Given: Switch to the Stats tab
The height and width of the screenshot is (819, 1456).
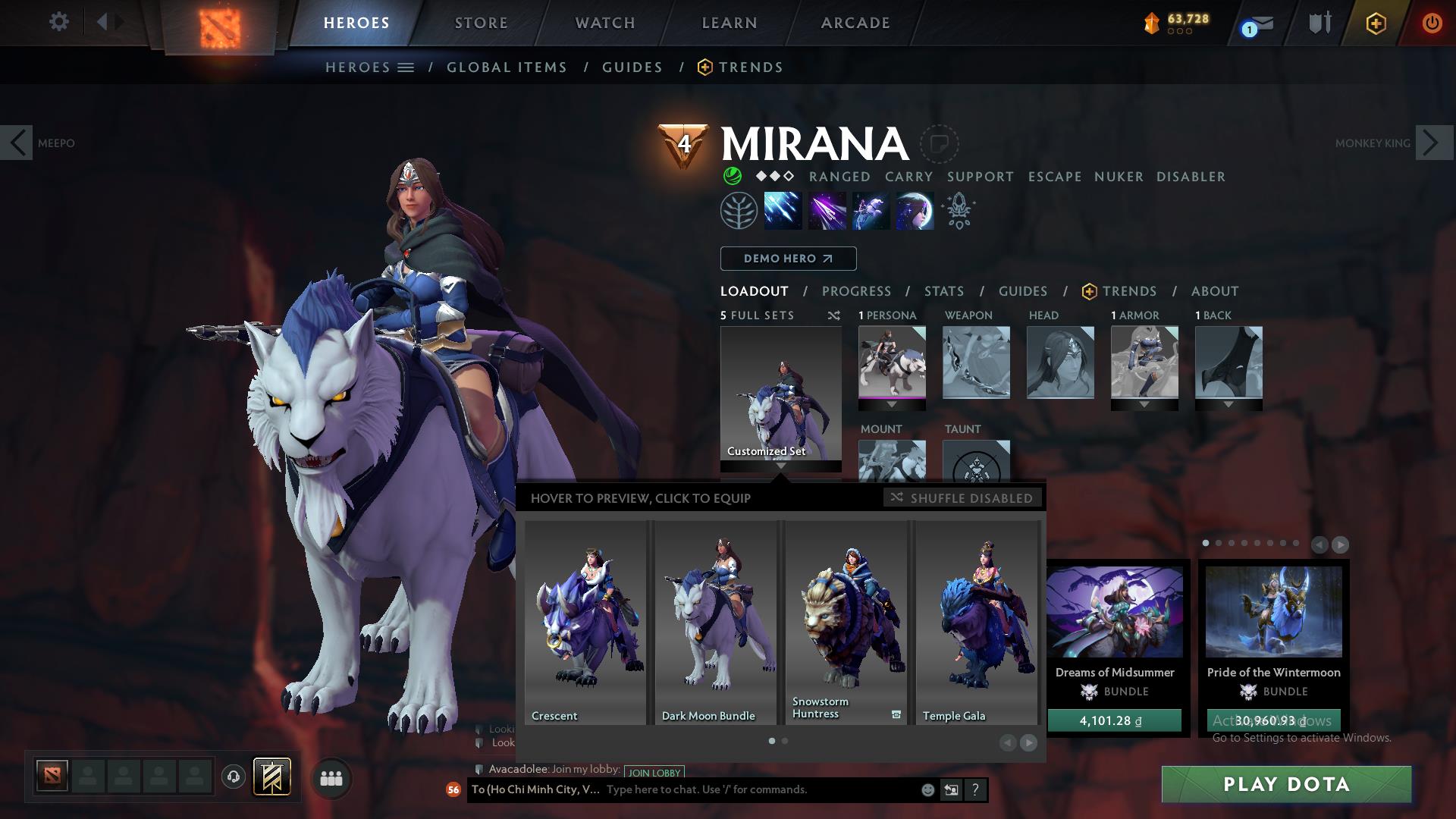Looking at the screenshot, I should click(x=943, y=291).
